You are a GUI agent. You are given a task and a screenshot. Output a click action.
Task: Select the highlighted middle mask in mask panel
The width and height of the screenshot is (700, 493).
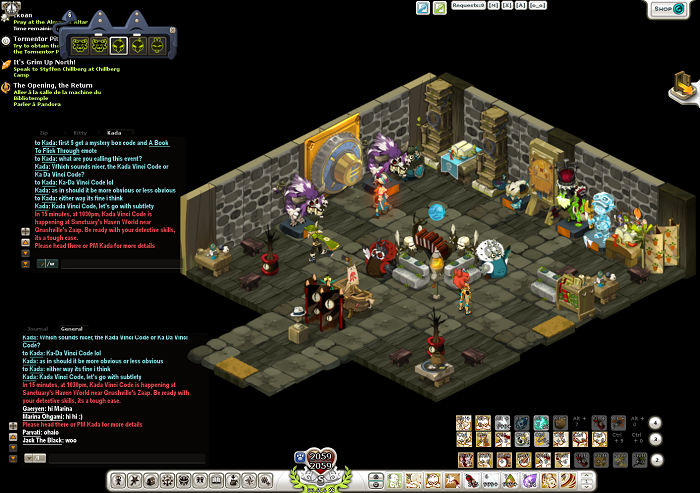pos(118,45)
